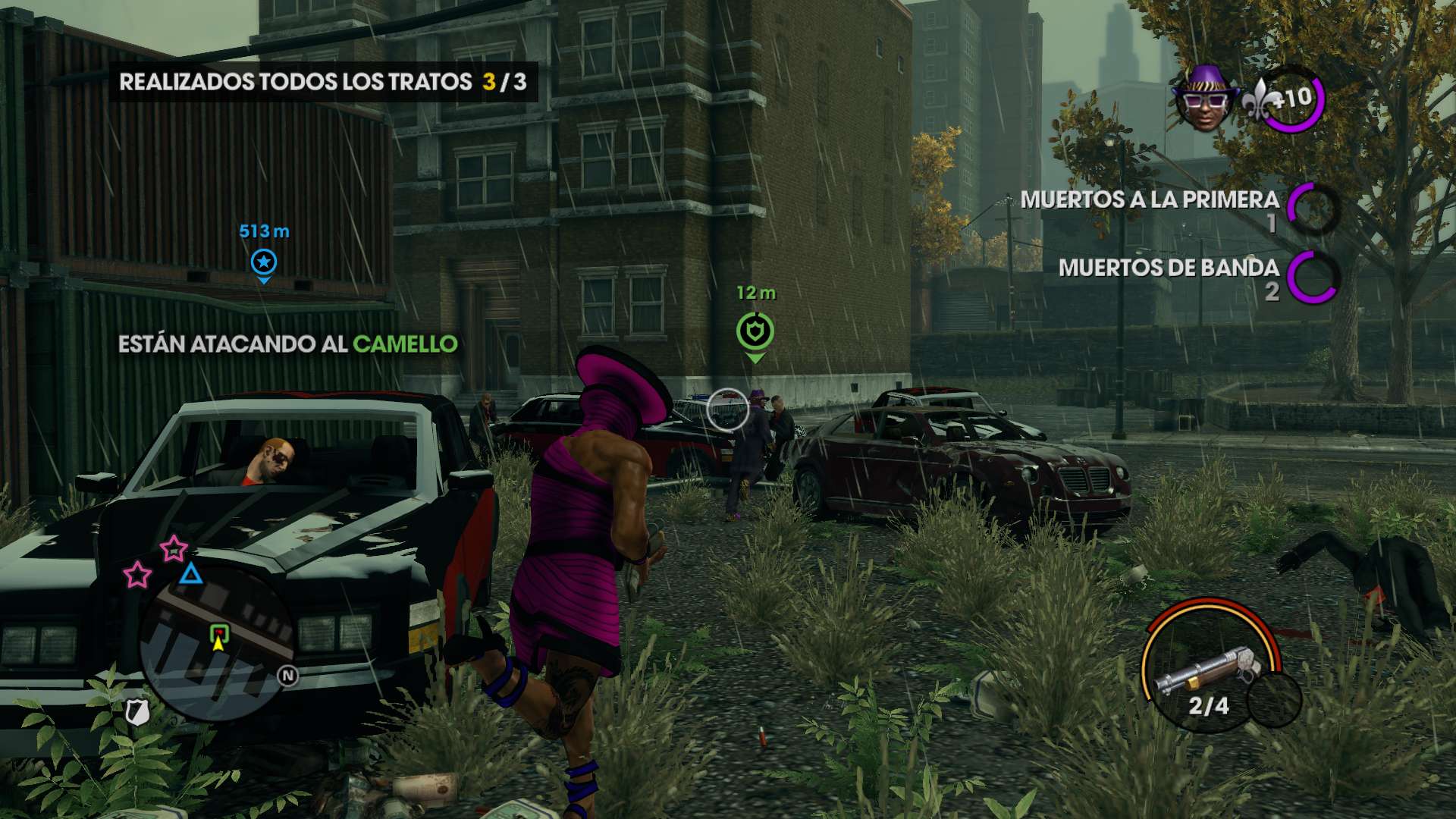Click the homie portrait with purple hat
The image size is (1456, 819).
coord(1203,99)
